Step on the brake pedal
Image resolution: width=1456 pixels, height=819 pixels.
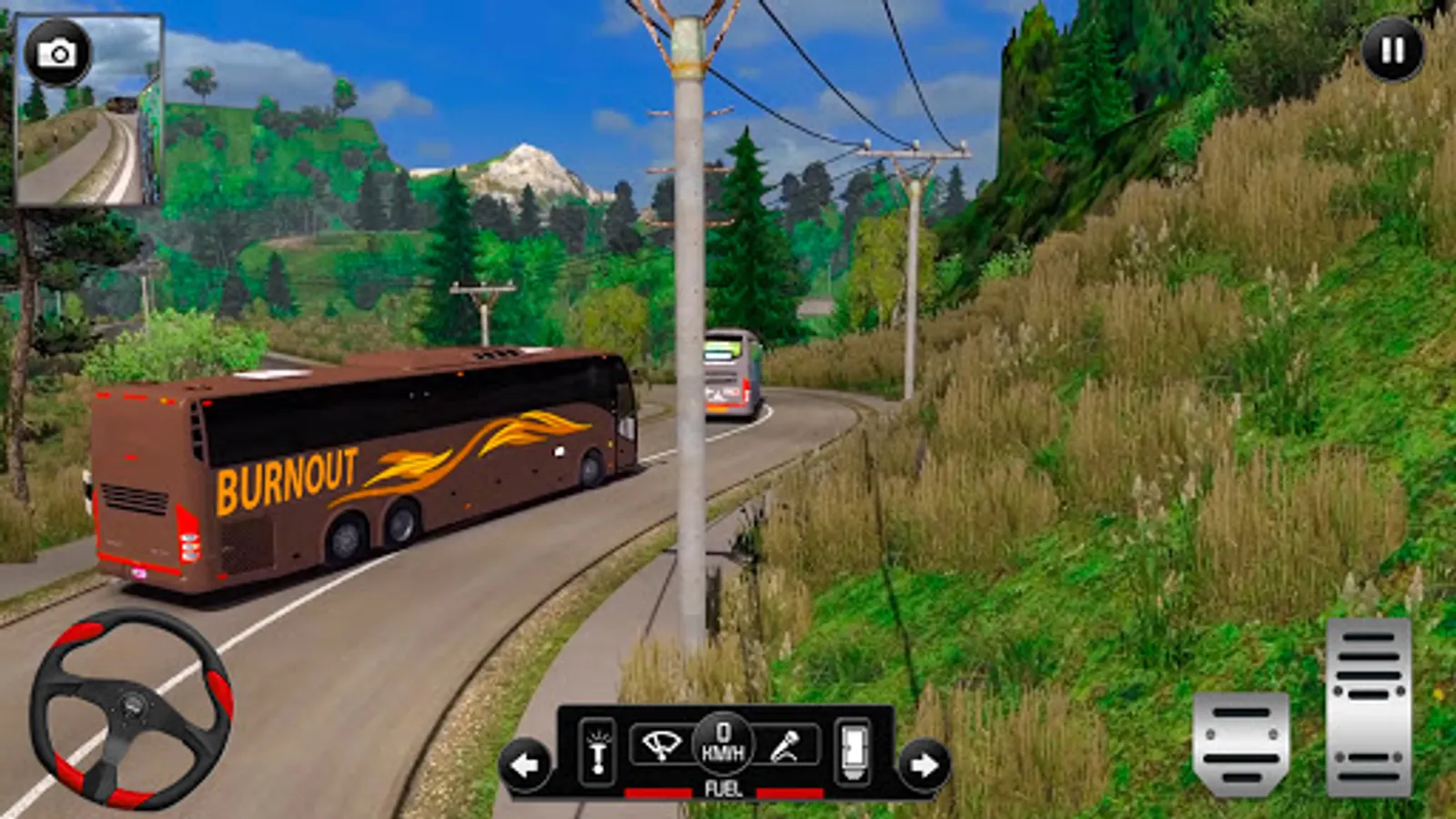[x=1240, y=743]
